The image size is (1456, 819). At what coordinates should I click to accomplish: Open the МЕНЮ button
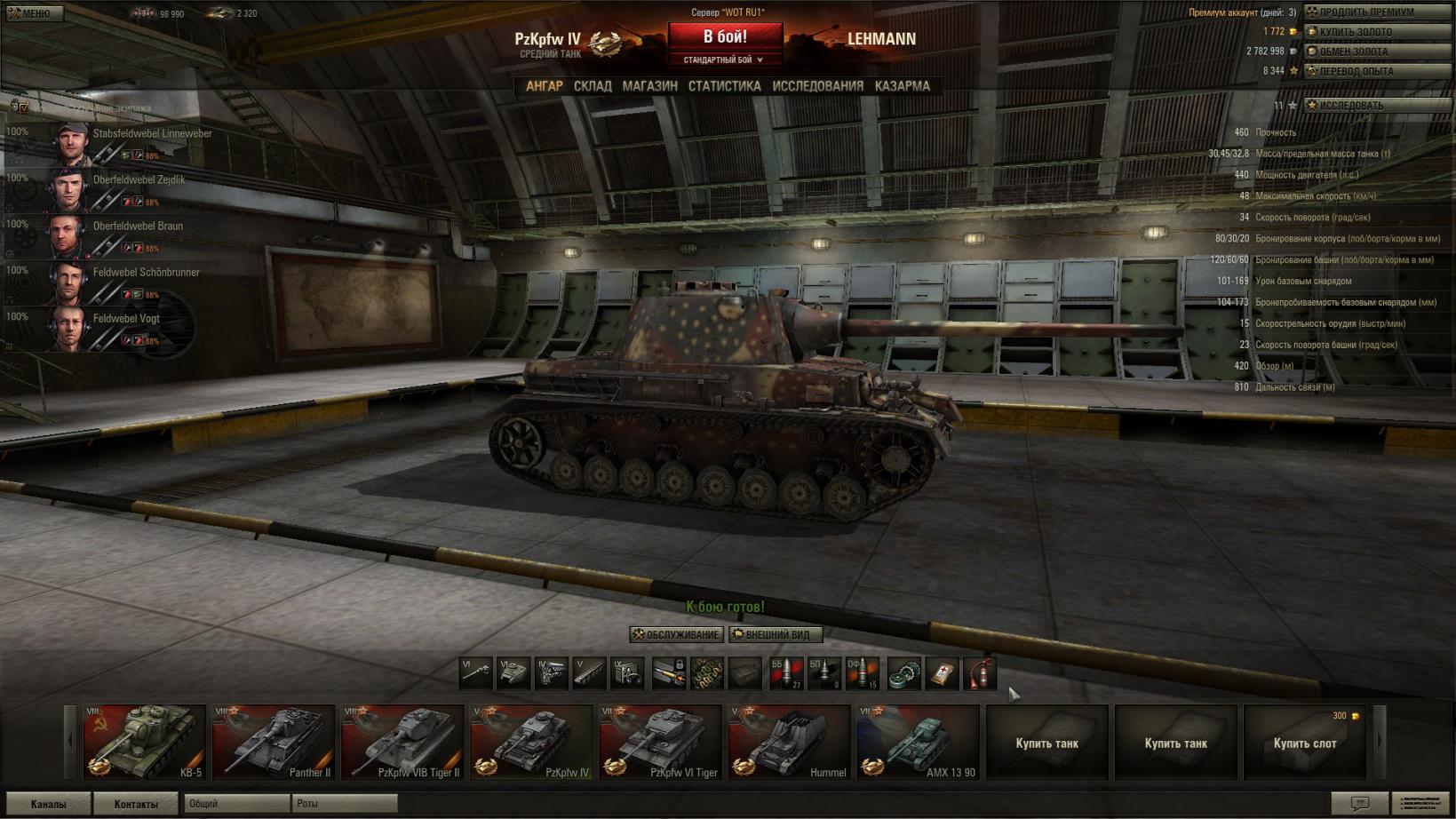tap(33, 13)
